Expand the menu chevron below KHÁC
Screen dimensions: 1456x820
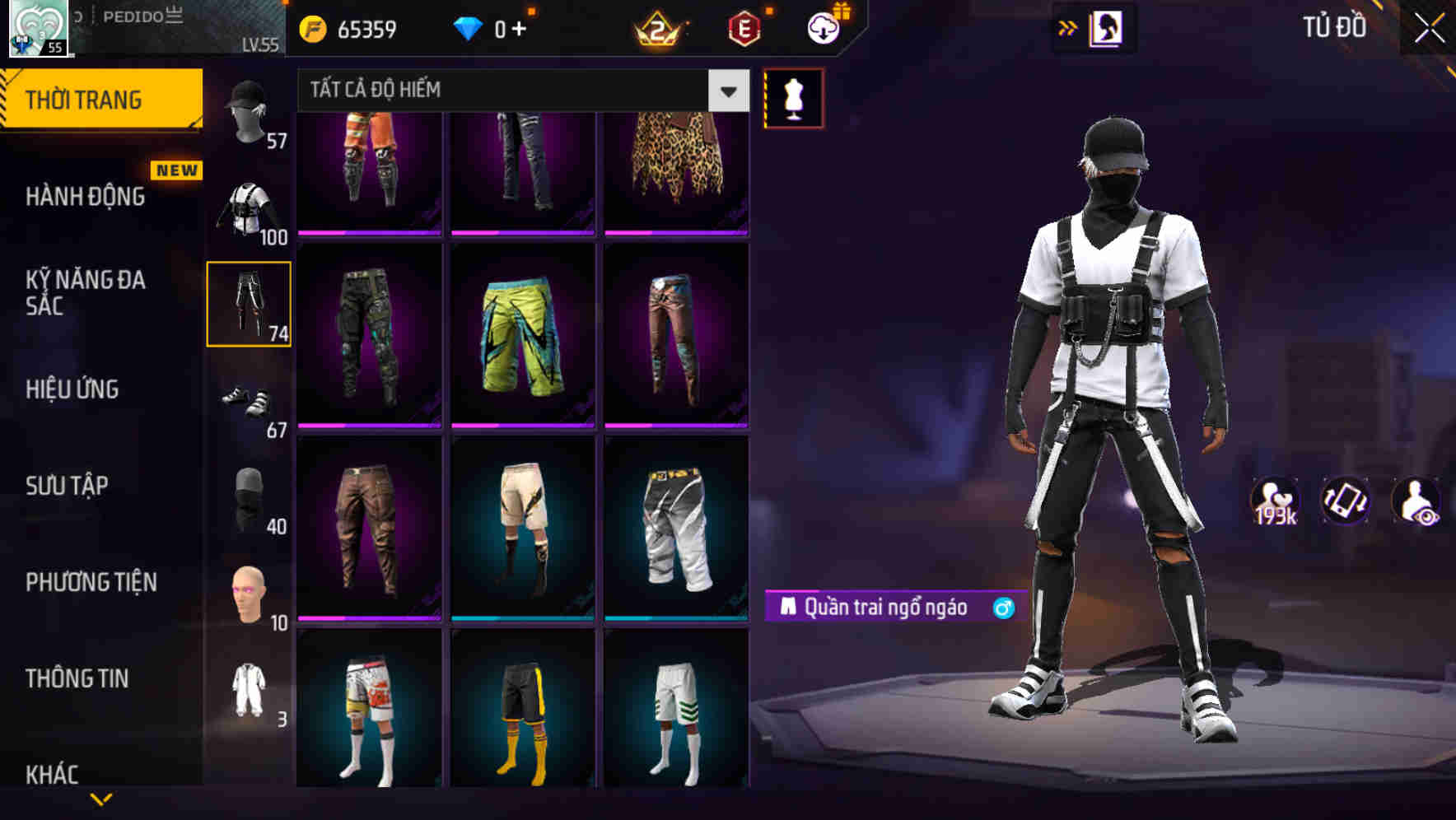[x=101, y=800]
